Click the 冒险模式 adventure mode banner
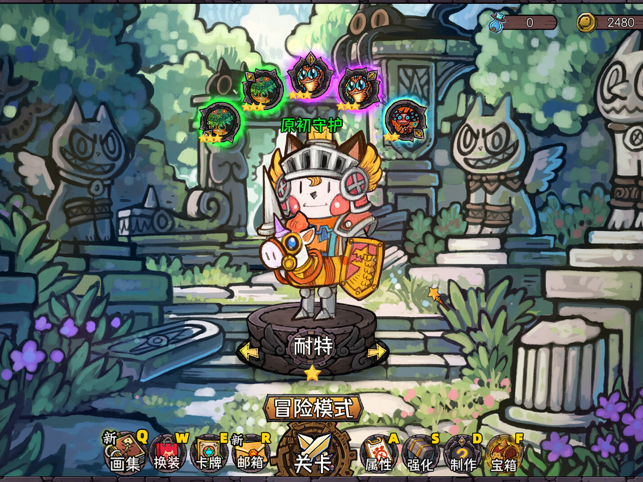 pyautogui.click(x=312, y=407)
